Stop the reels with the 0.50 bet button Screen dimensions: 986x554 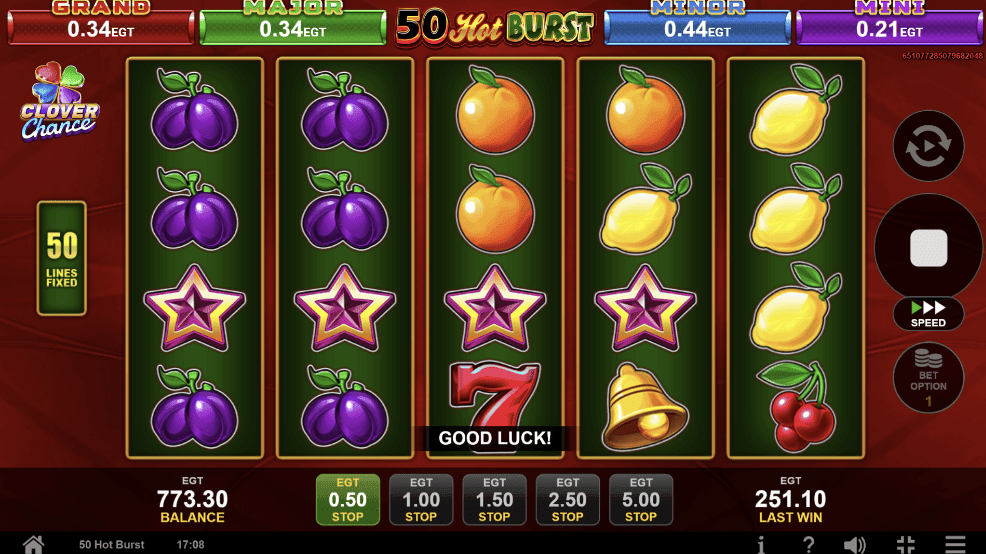(x=348, y=500)
